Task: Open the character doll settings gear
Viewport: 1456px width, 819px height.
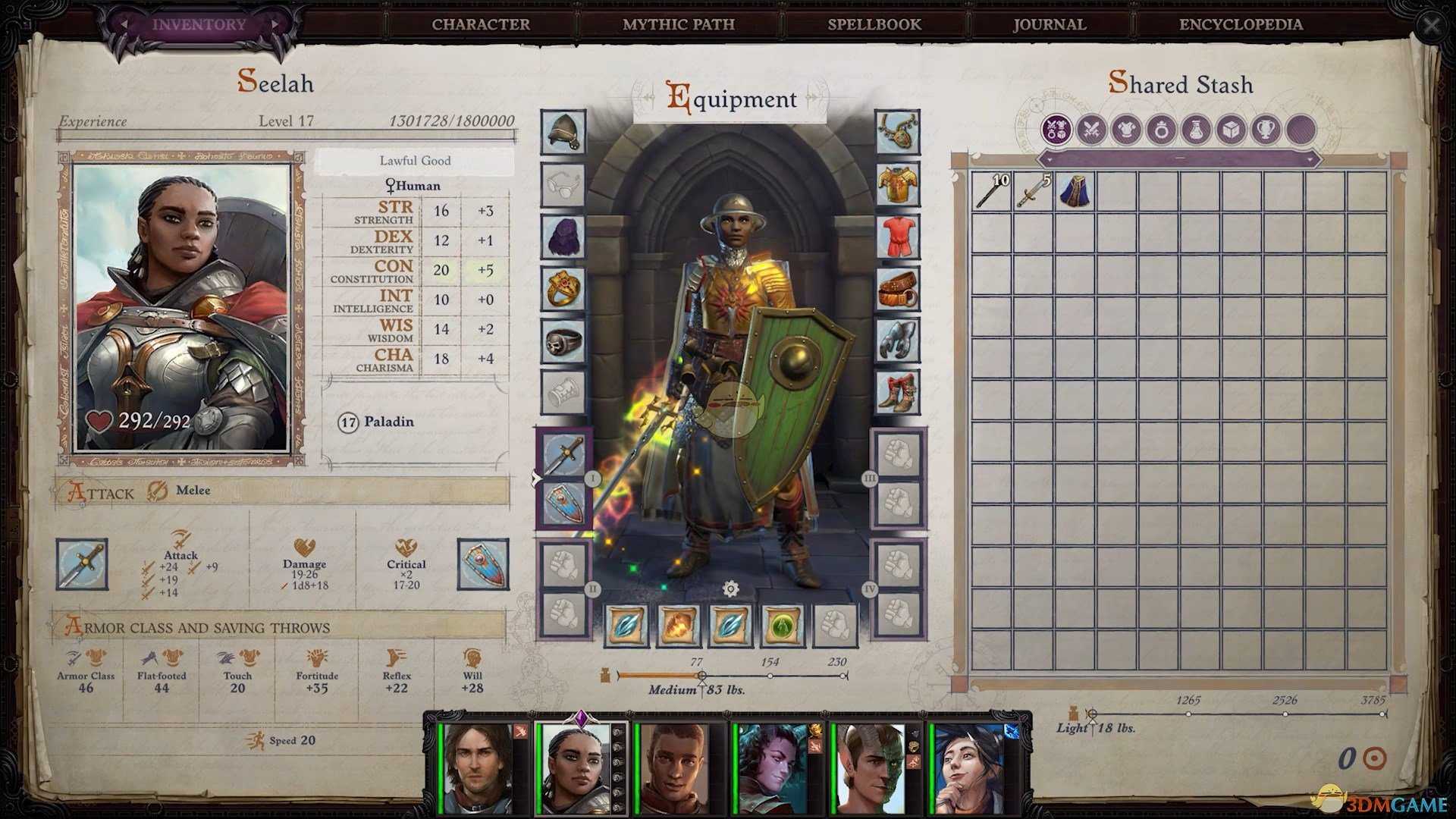Action: tap(730, 589)
